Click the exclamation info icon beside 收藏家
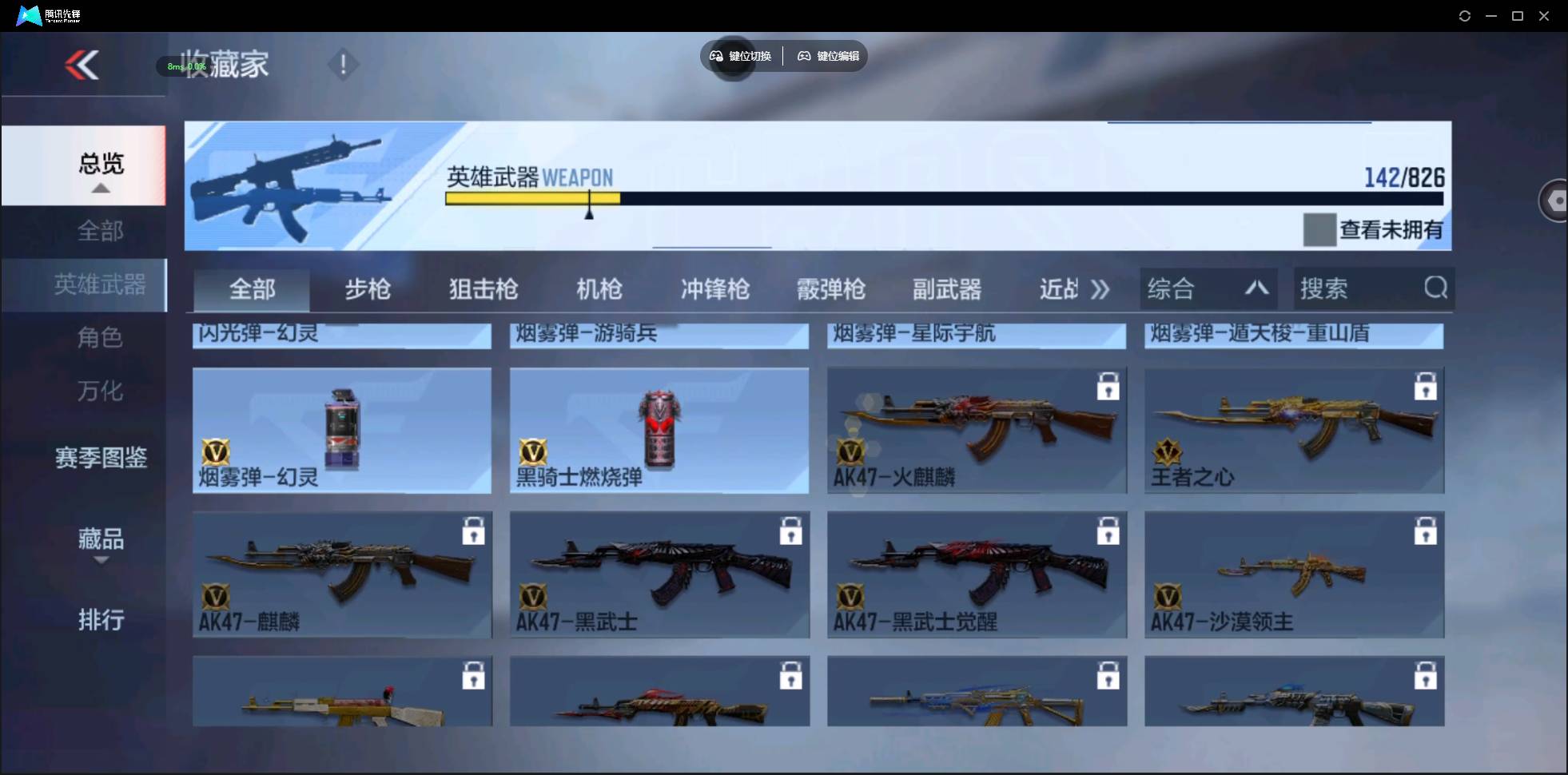The width and height of the screenshot is (1568, 775). [343, 64]
